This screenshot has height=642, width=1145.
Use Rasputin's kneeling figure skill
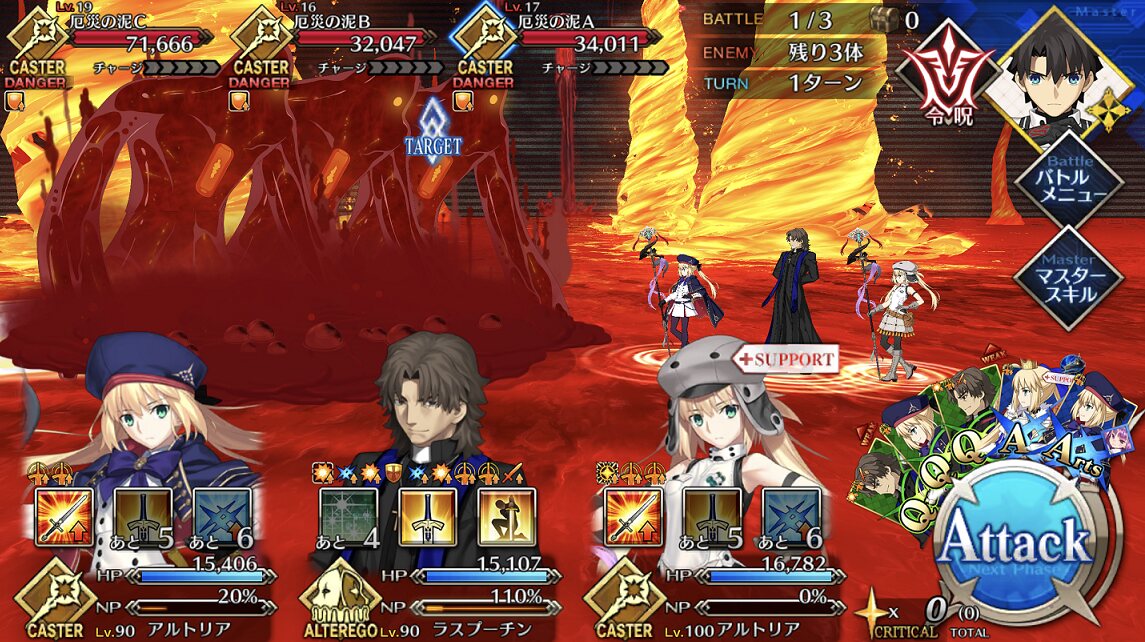[507, 517]
